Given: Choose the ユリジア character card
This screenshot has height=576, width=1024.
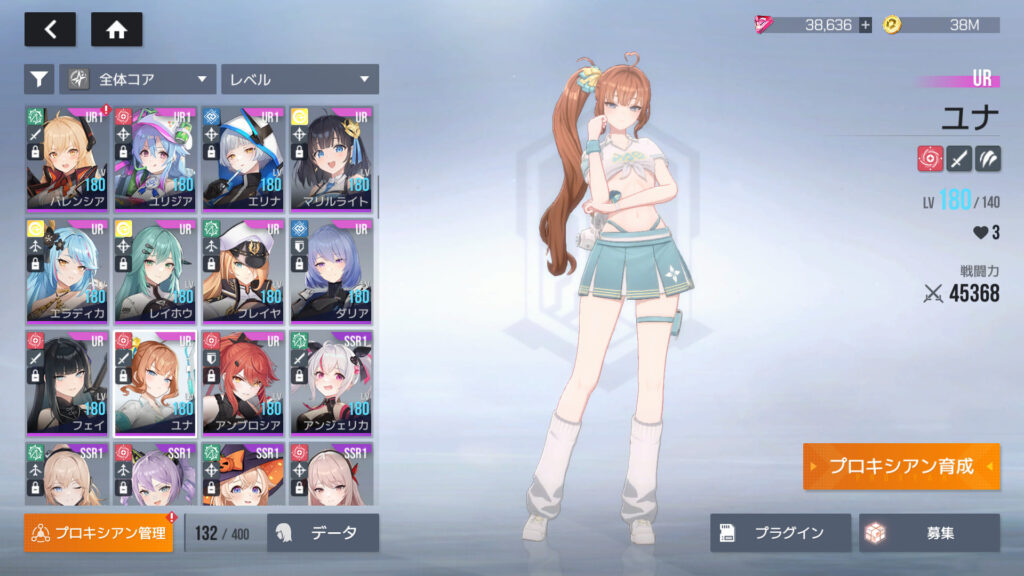Looking at the screenshot, I should (155, 158).
